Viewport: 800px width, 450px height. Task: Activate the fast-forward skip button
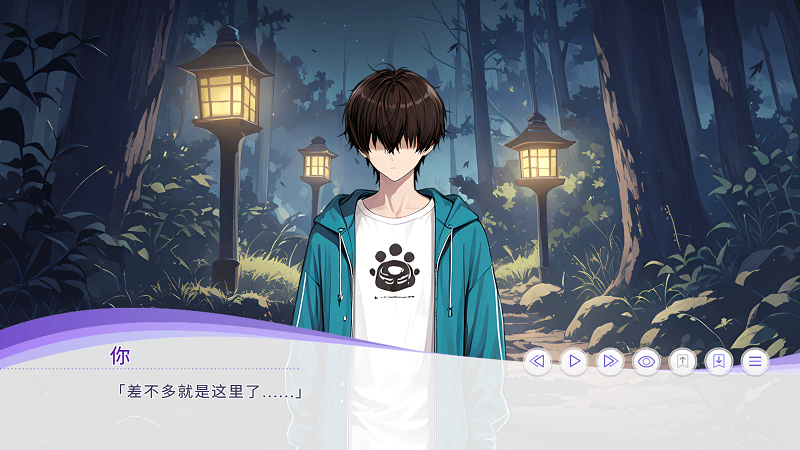point(610,361)
